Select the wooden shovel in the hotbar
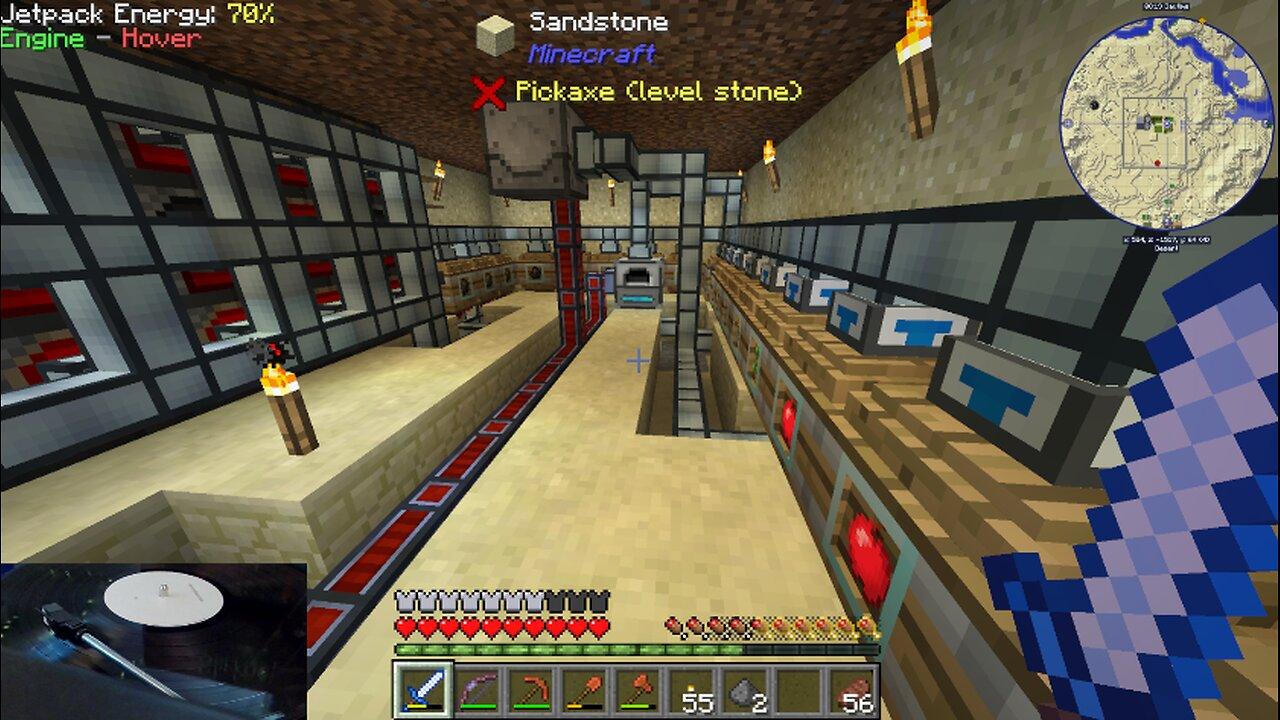The image size is (1280, 720). 585,690
